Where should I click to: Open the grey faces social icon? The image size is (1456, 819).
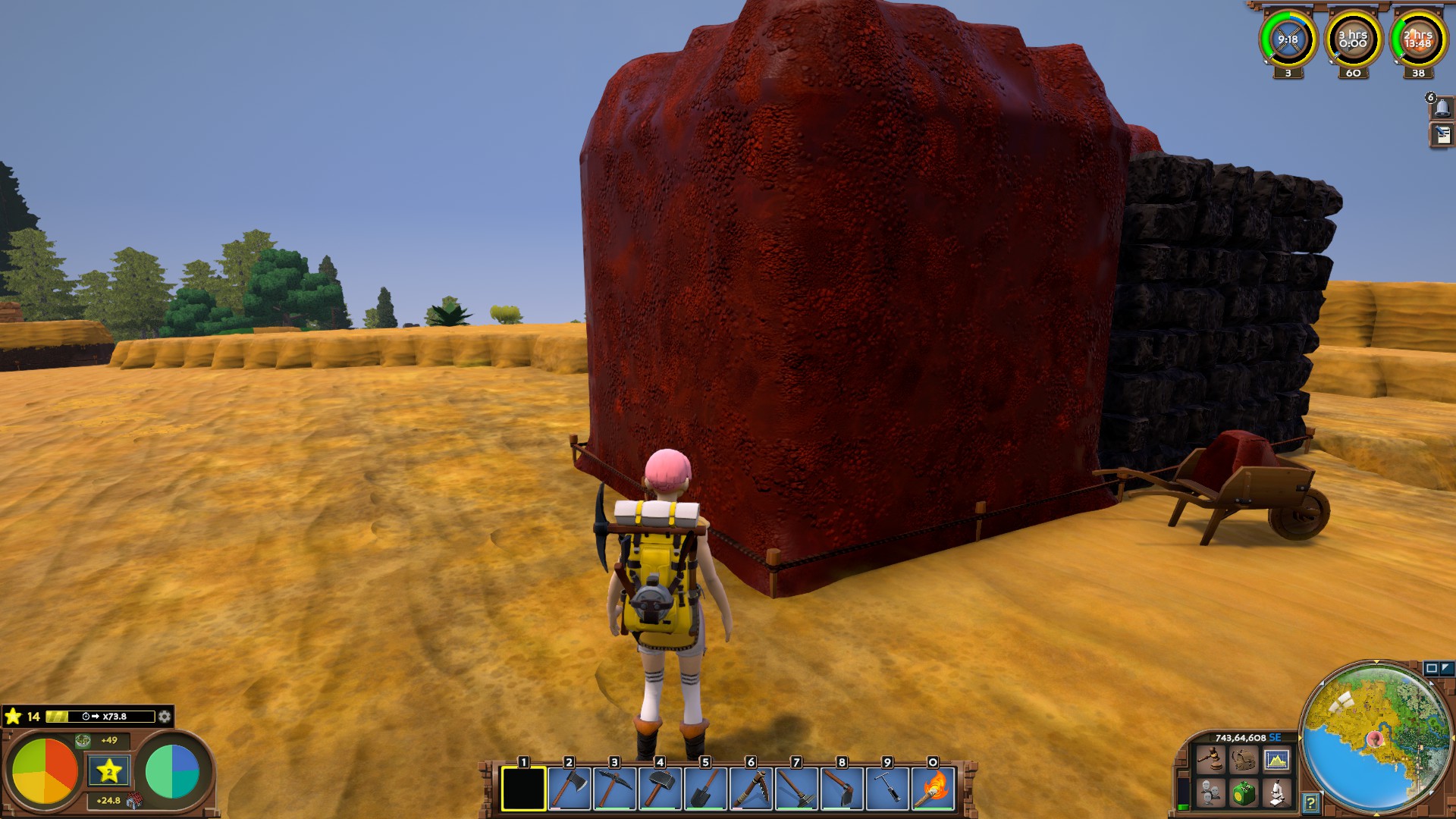point(1210,793)
